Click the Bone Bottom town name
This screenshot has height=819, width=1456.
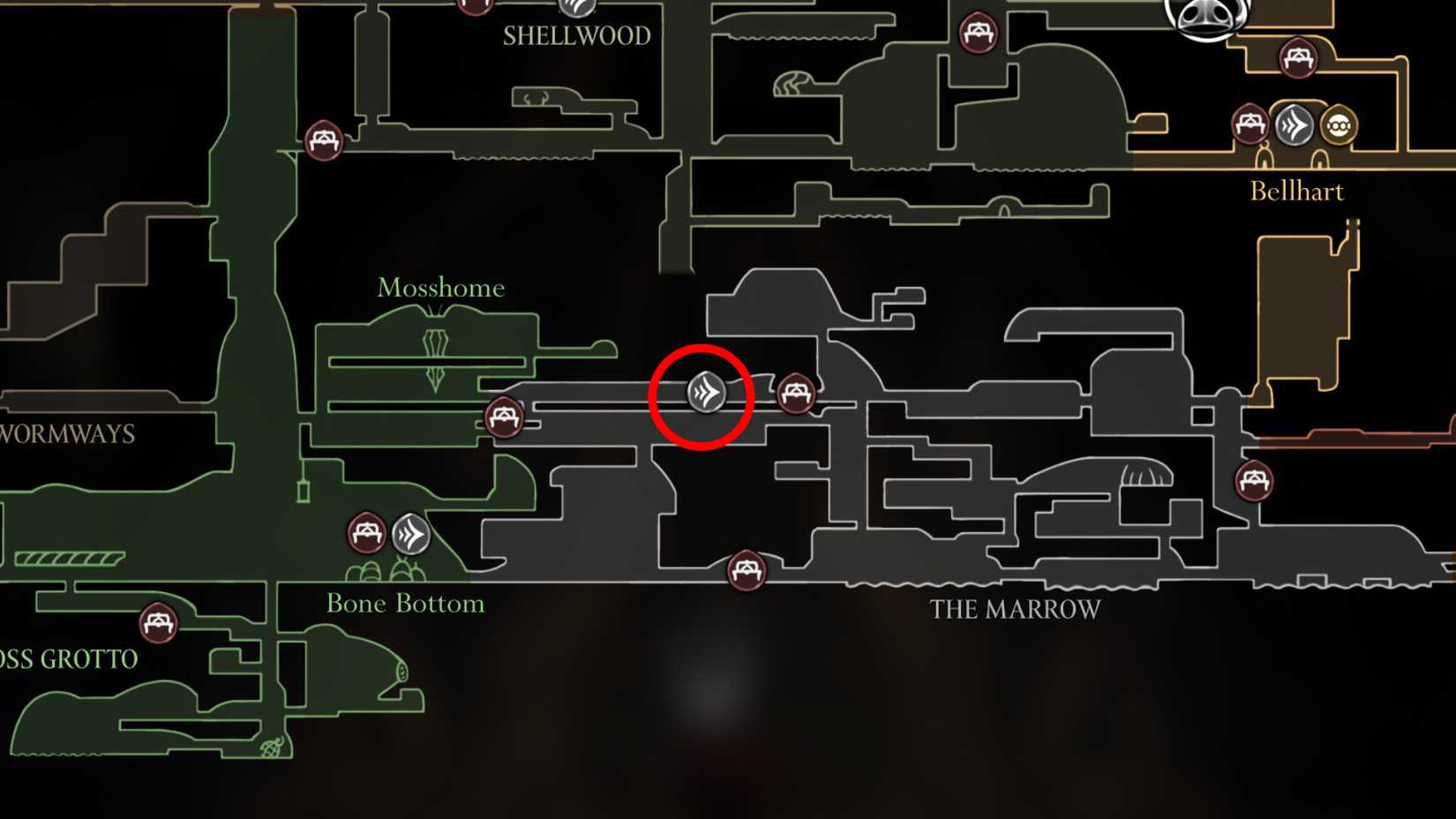(405, 604)
